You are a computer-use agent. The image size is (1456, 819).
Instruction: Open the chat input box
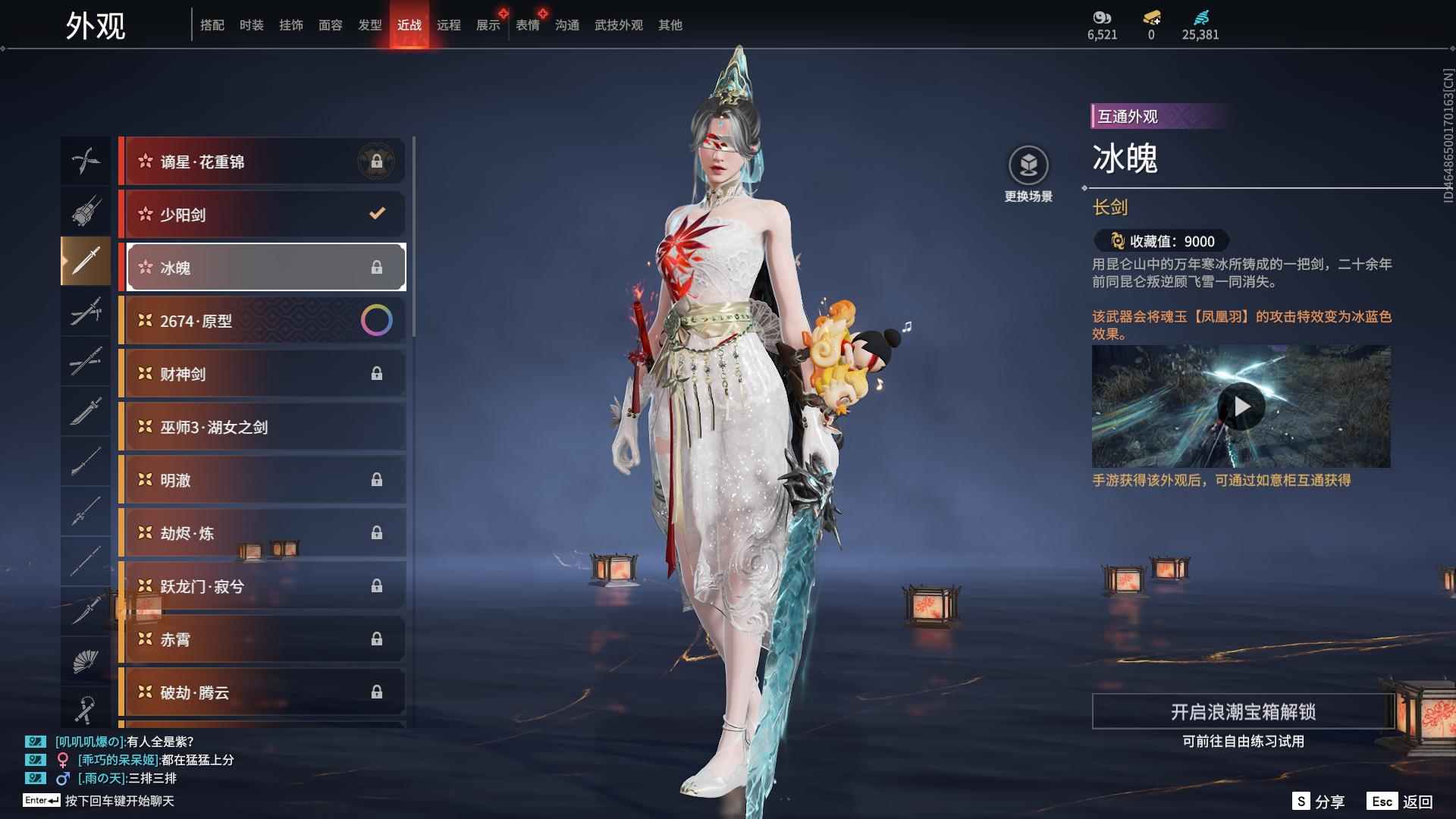(x=119, y=801)
